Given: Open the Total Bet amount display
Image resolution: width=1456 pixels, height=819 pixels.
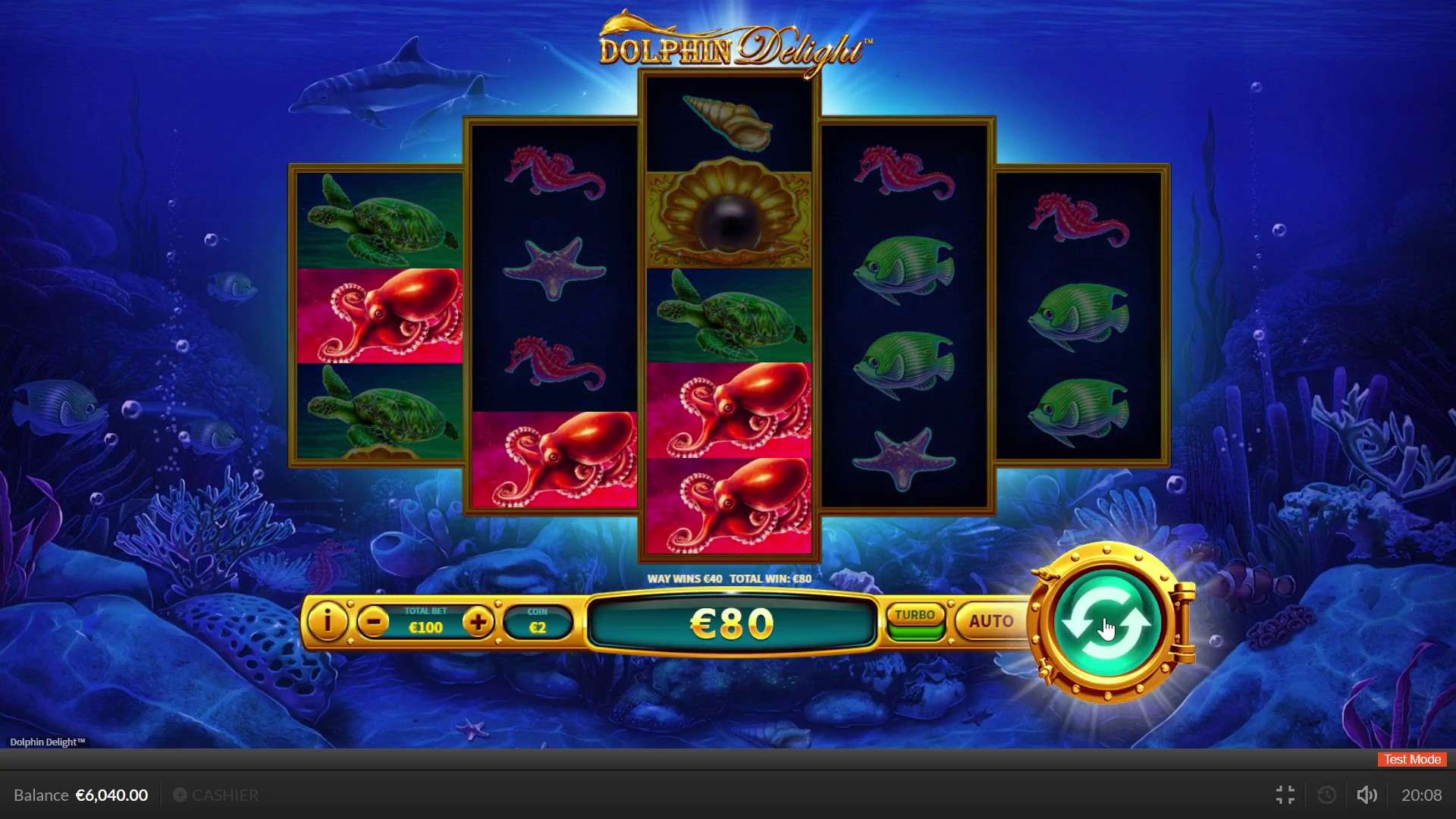Looking at the screenshot, I should 426,622.
